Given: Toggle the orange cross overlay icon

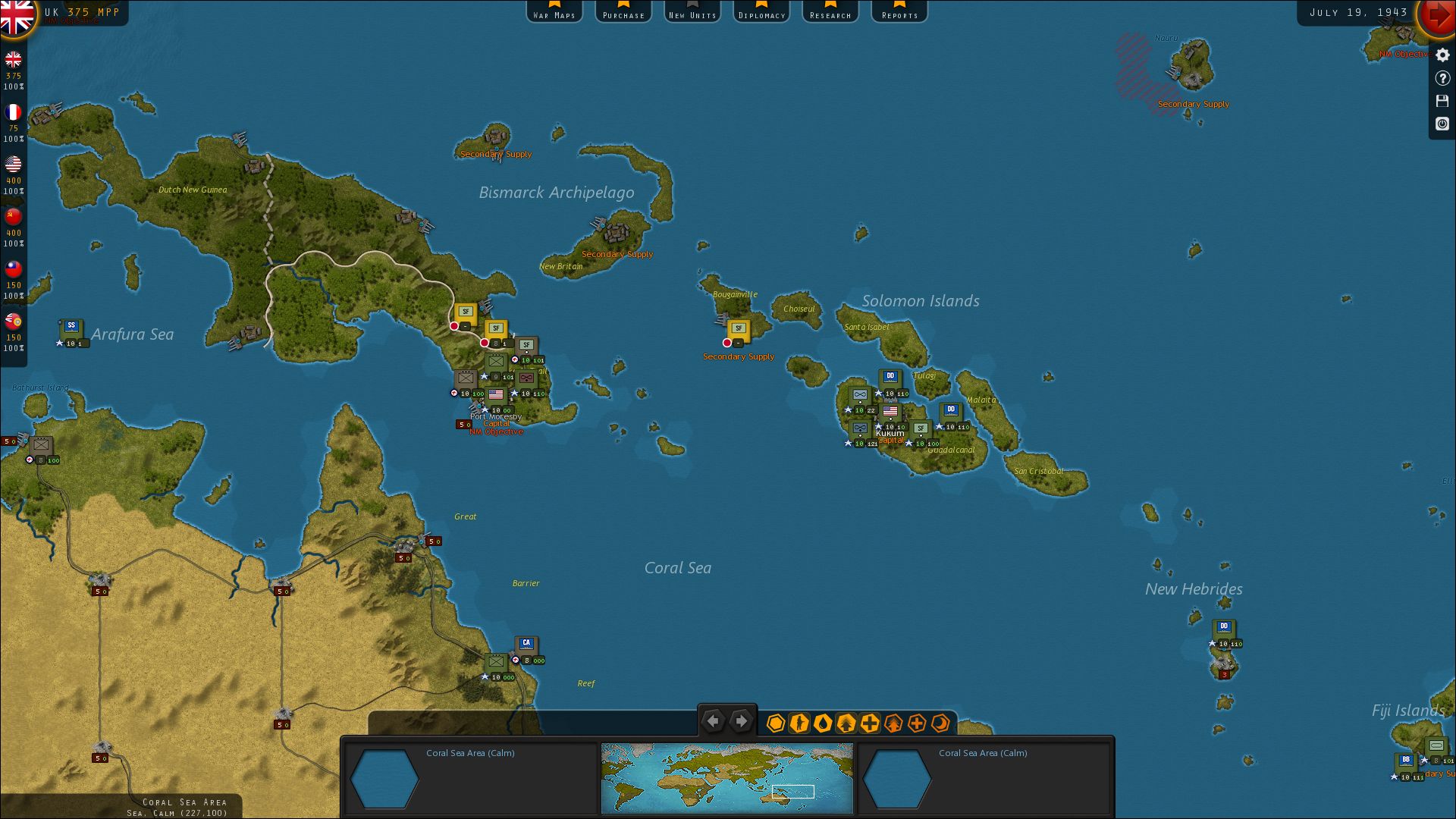Looking at the screenshot, I should 915,724.
